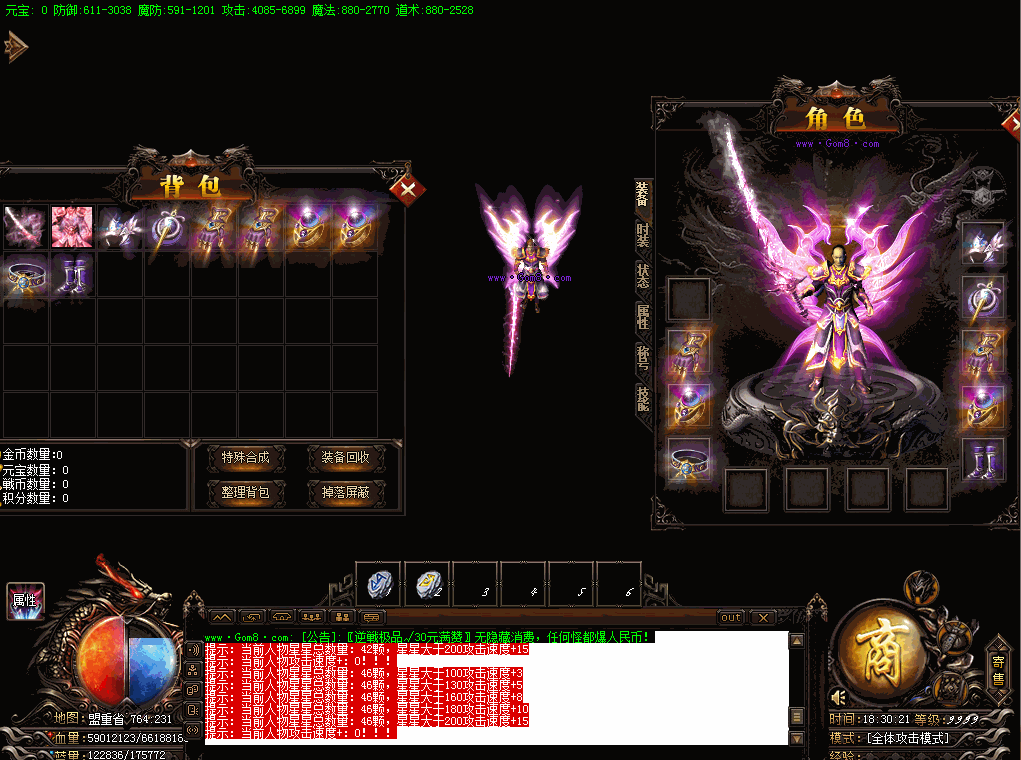Switch to the 技能 skills tab
Image resolution: width=1021 pixels, height=760 pixels.
643,399
